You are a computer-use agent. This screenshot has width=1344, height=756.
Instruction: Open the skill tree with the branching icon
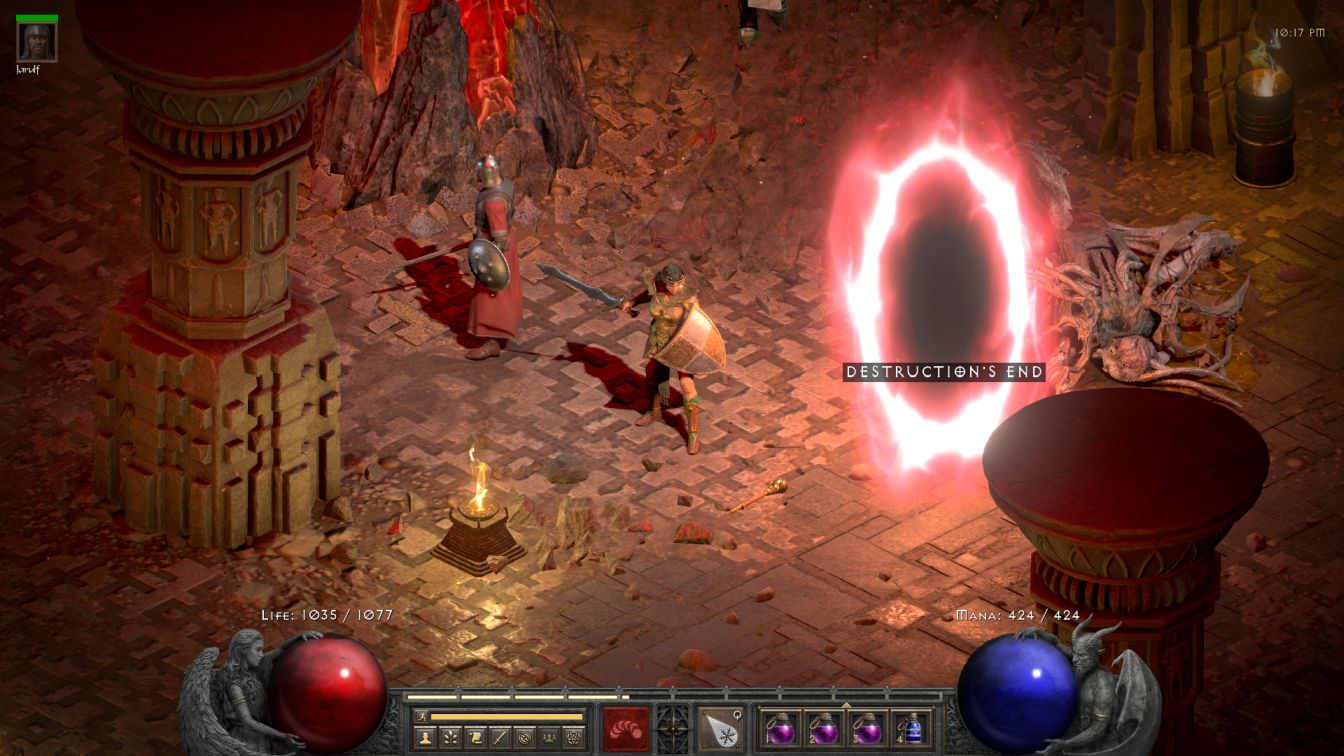449,738
